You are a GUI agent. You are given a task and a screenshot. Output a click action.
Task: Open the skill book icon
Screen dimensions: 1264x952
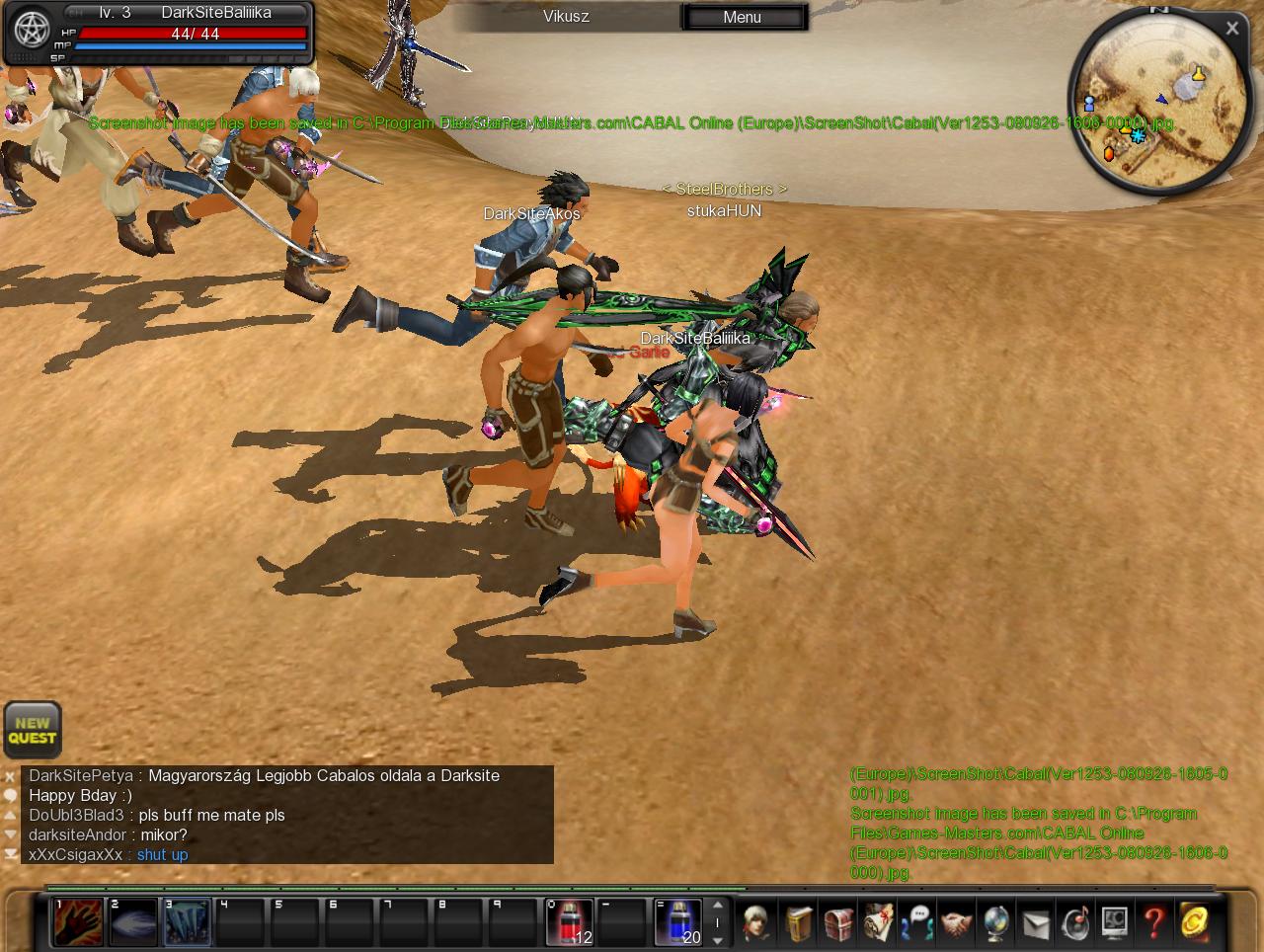(798, 922)
